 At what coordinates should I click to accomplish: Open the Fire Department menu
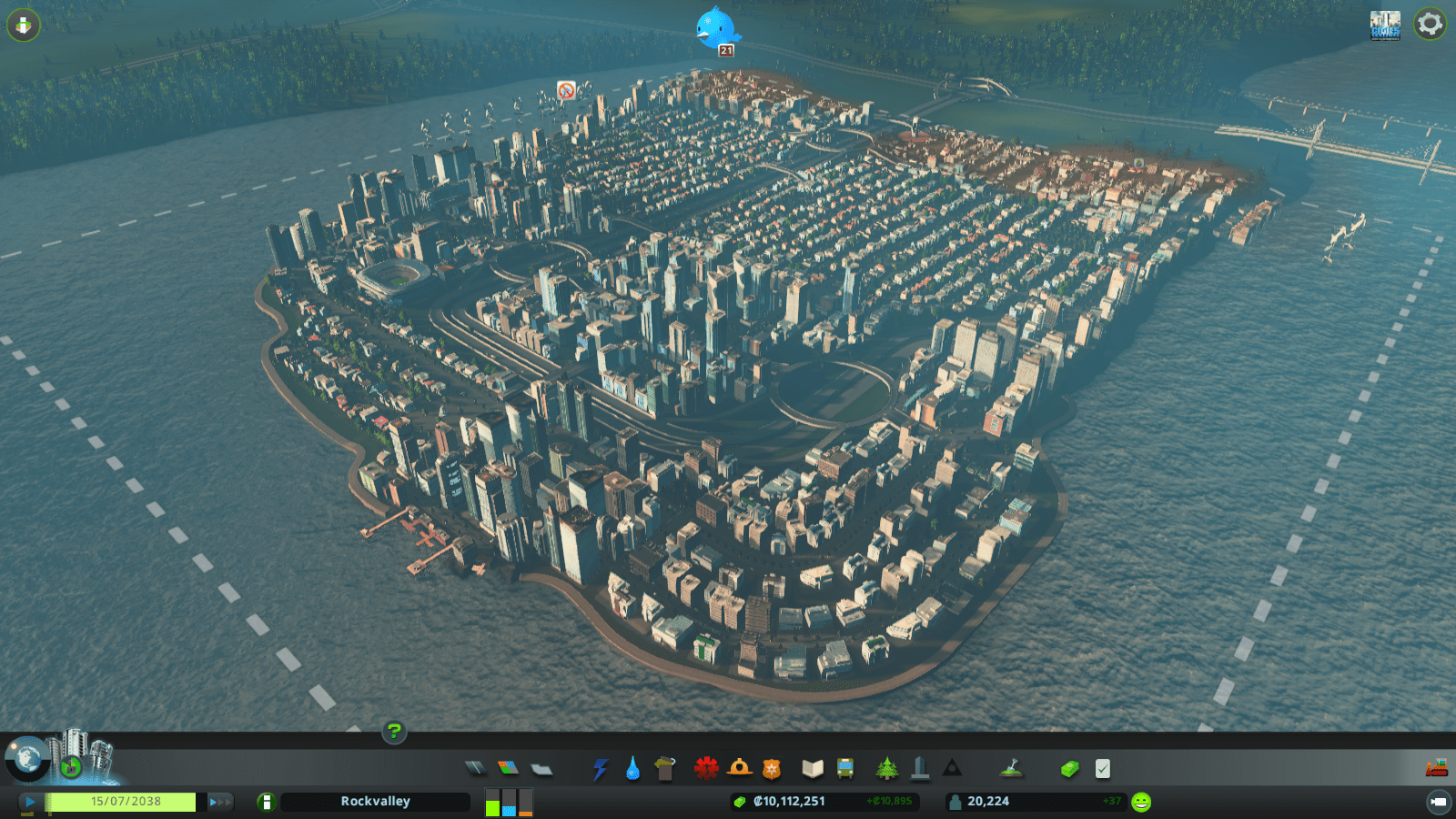[x=739, y=769]
